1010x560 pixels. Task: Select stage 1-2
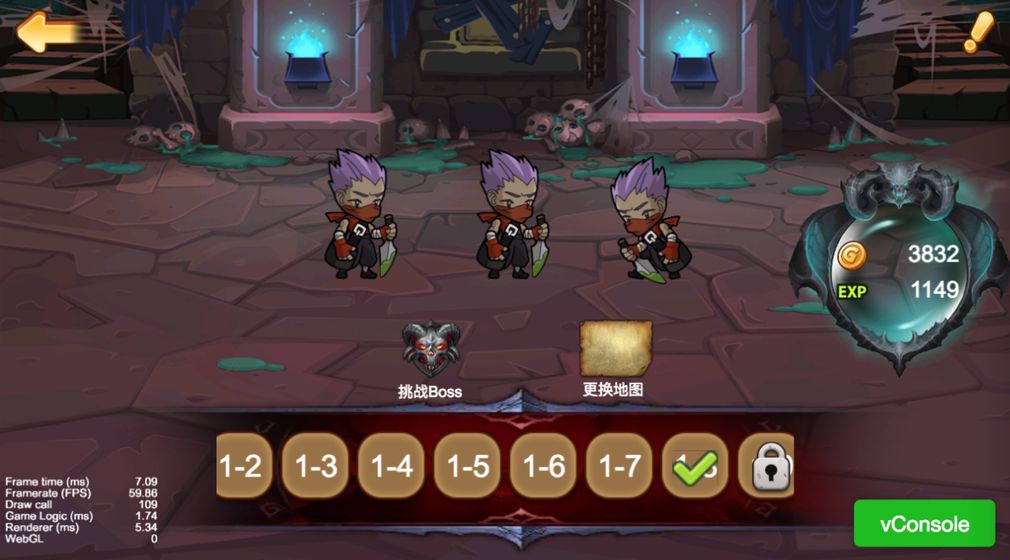(x=242, y=466)
